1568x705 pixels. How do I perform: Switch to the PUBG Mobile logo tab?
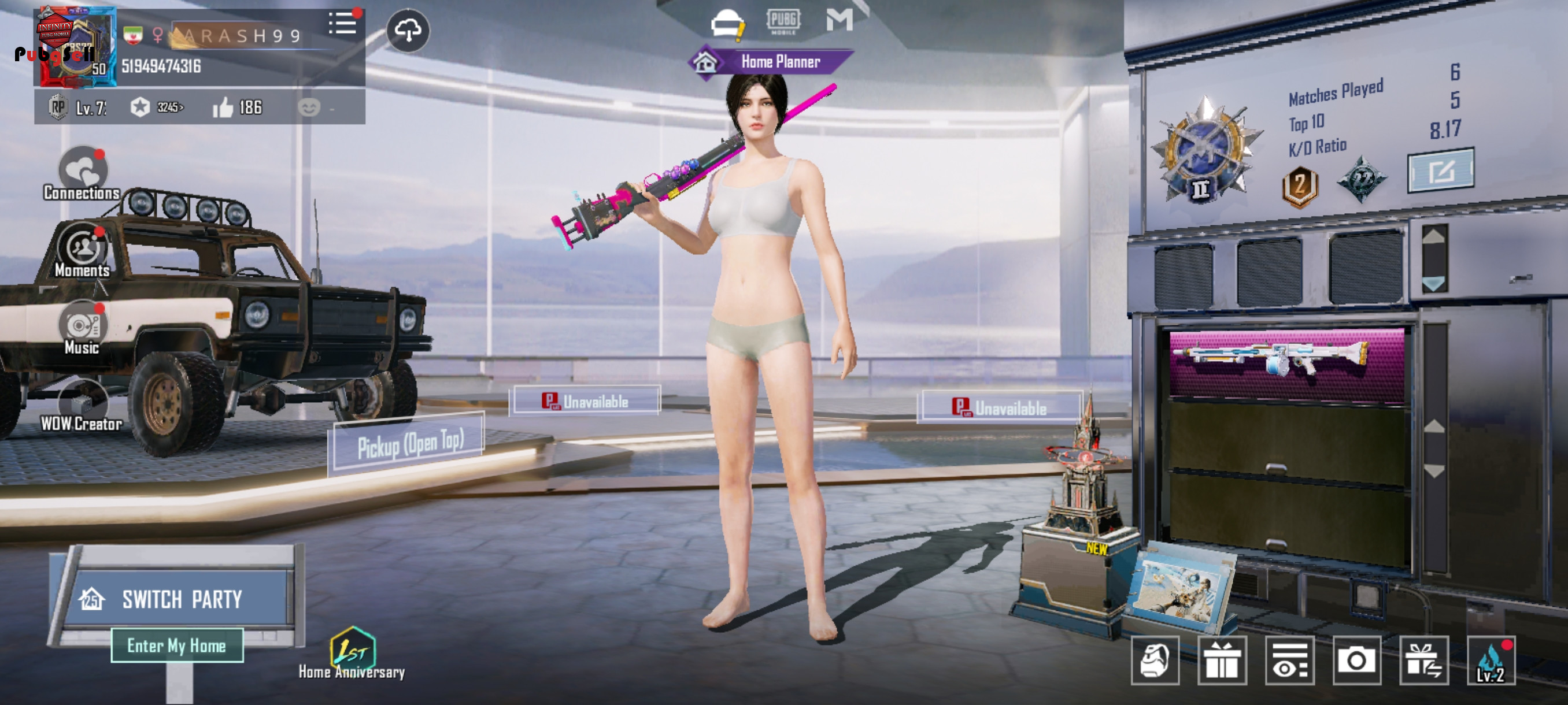point(783,21)
